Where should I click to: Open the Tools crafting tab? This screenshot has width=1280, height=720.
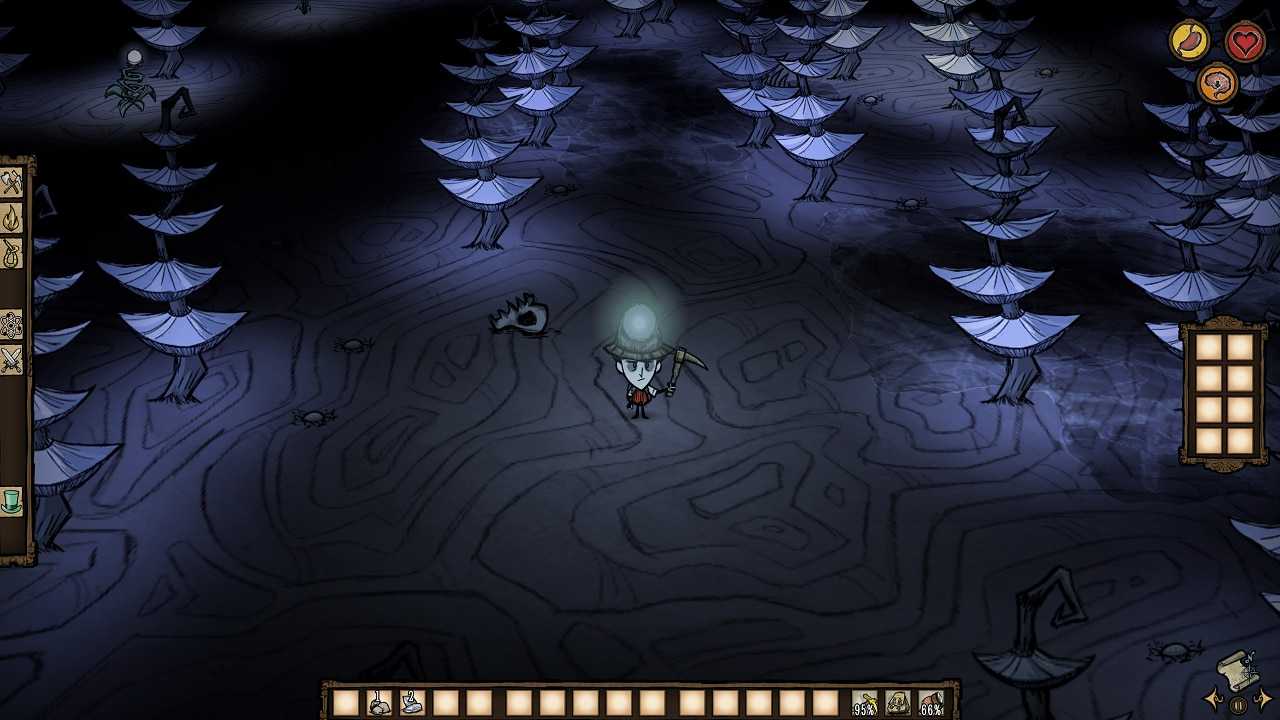click(x=11, y=183)
